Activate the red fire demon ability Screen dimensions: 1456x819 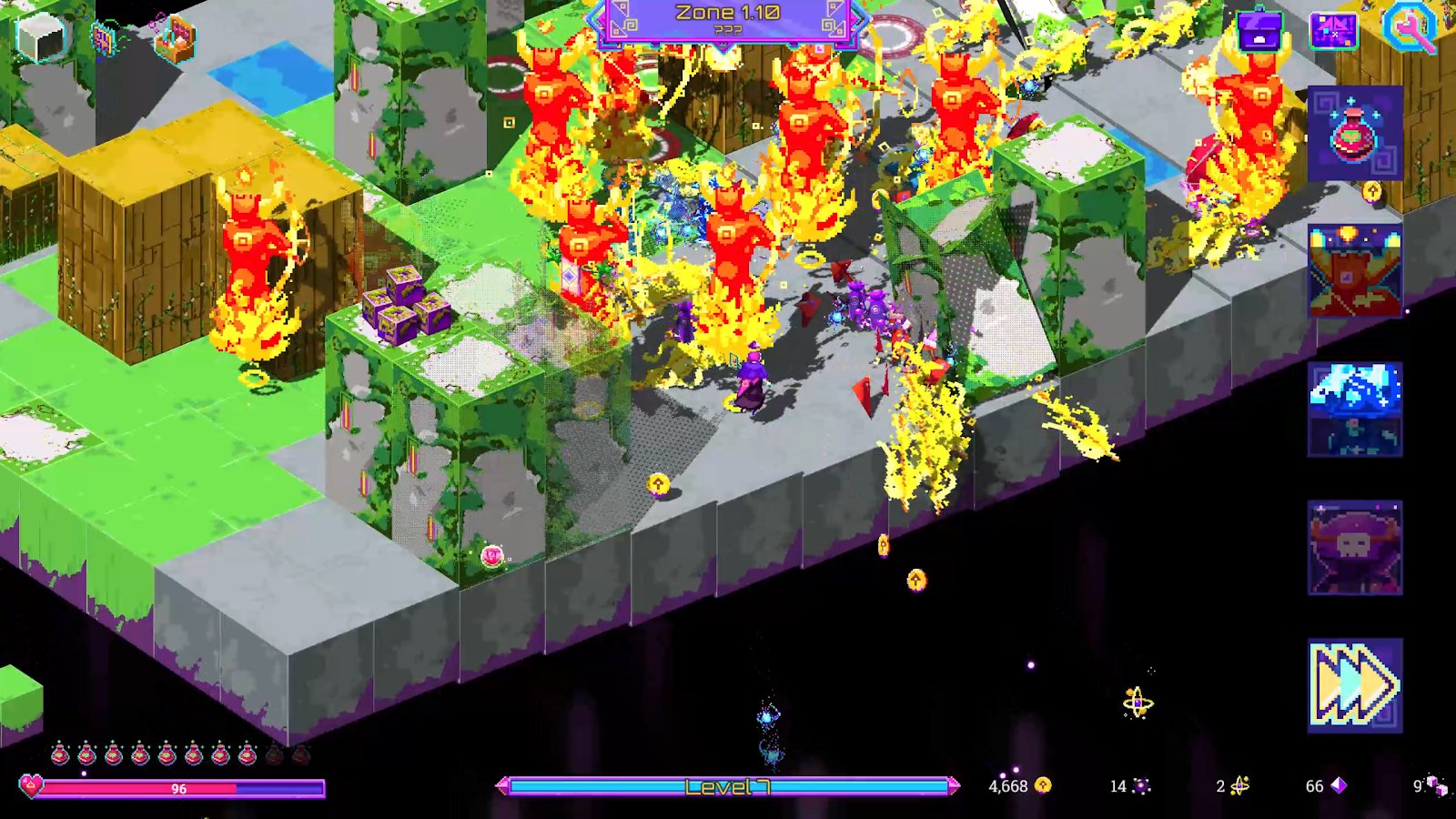pos(1354,271)
